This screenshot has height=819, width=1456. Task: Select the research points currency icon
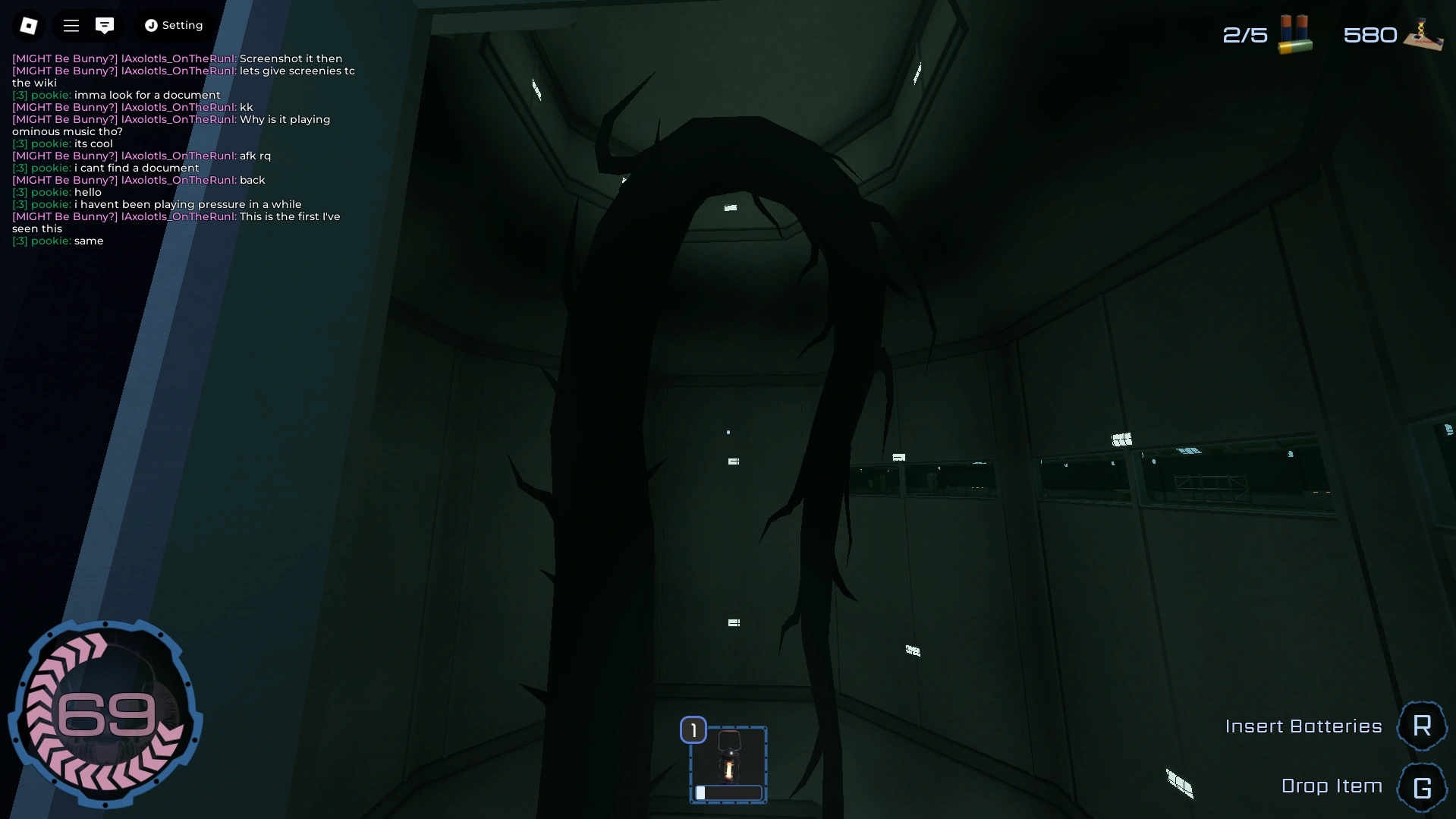coord(1423,33)
